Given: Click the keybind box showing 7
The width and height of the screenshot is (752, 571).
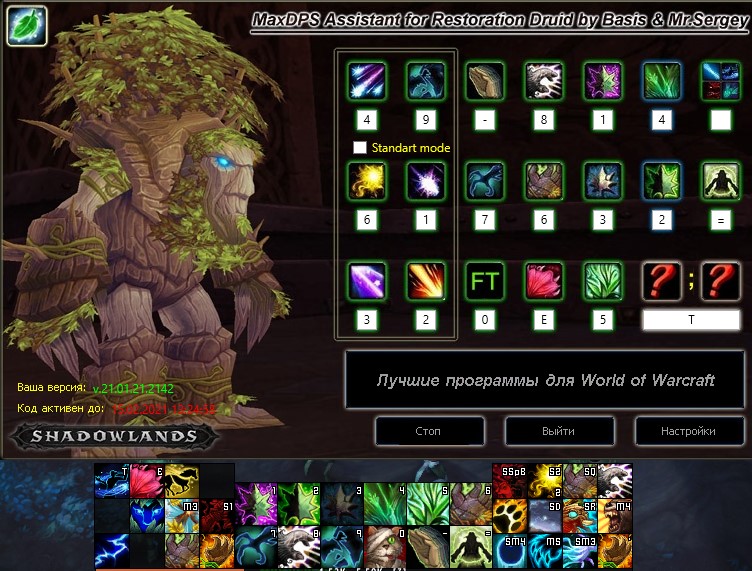Looking at the screenshot, I should [x=486, y=220].
